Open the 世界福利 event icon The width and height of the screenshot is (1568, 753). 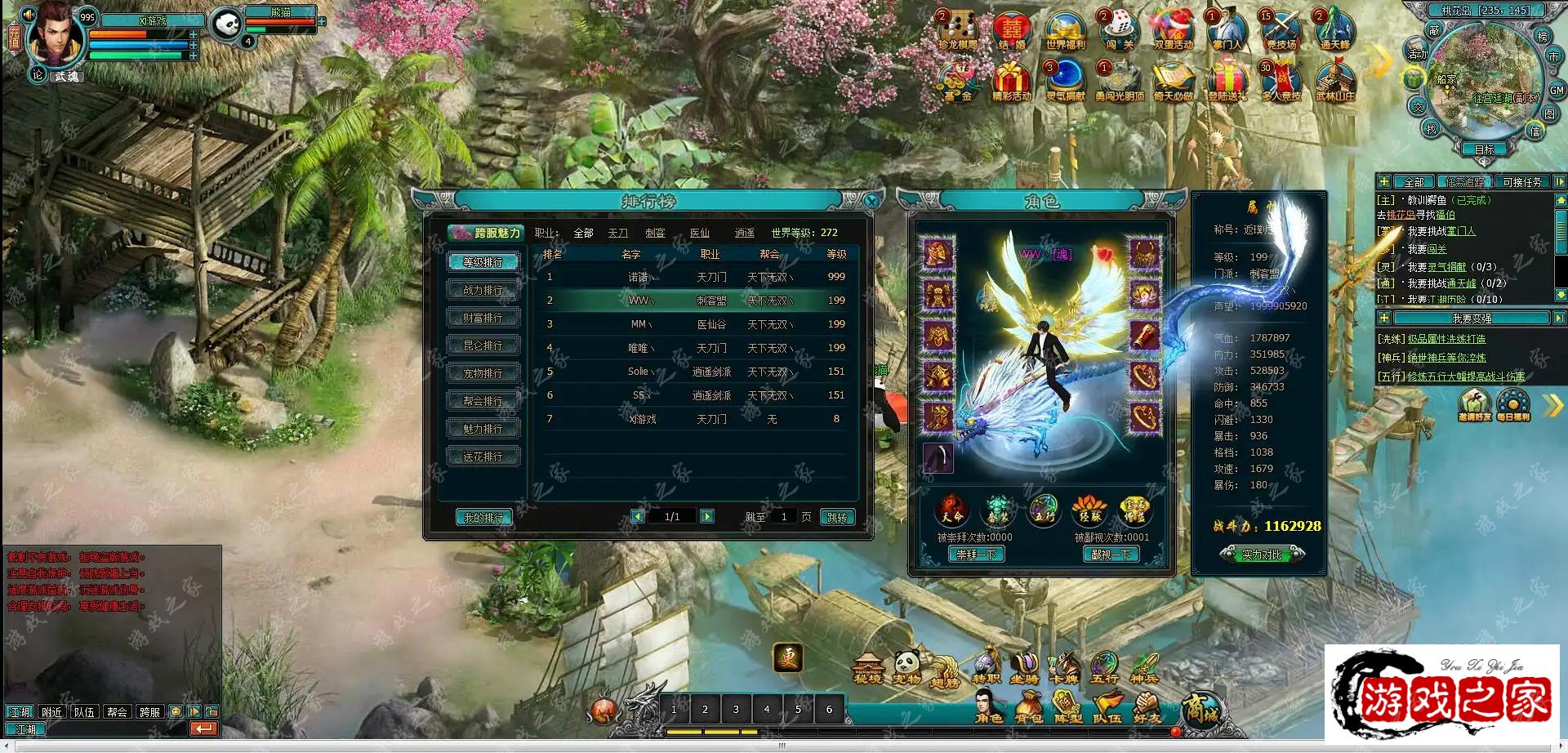[x=1064, y=33]
